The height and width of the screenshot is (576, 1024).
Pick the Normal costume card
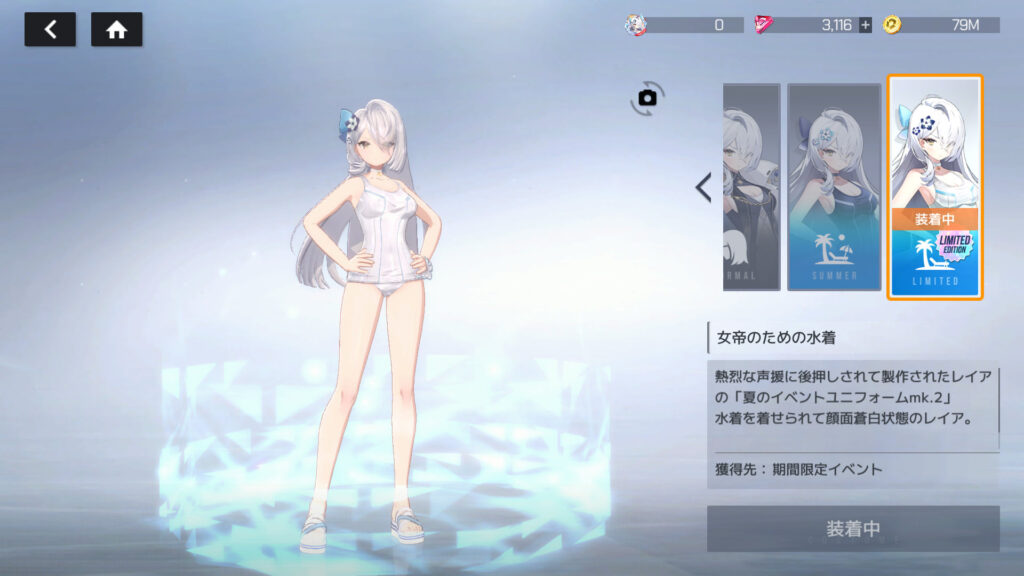(x=751, y=187)
